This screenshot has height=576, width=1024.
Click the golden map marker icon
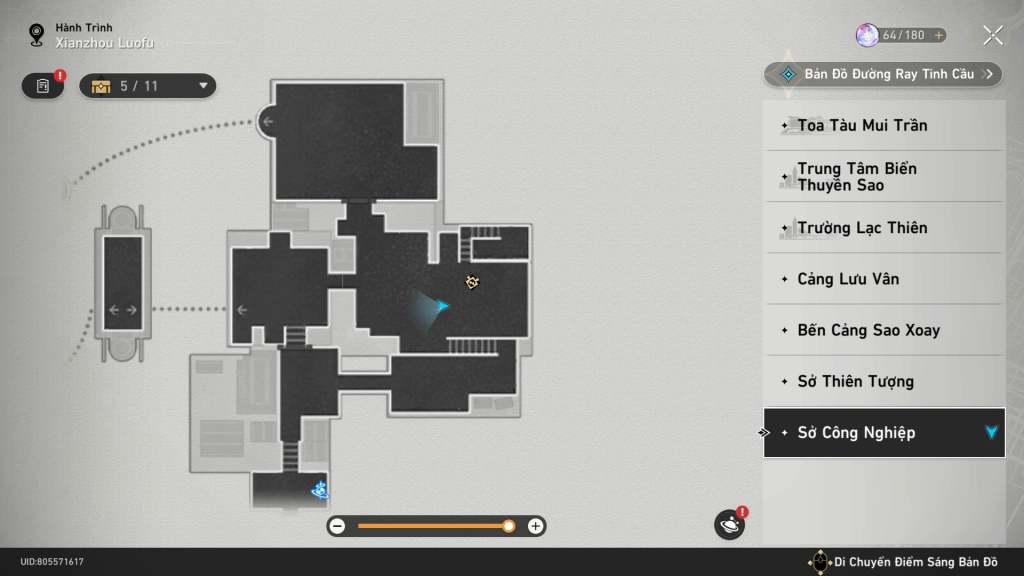click(473, 283)
